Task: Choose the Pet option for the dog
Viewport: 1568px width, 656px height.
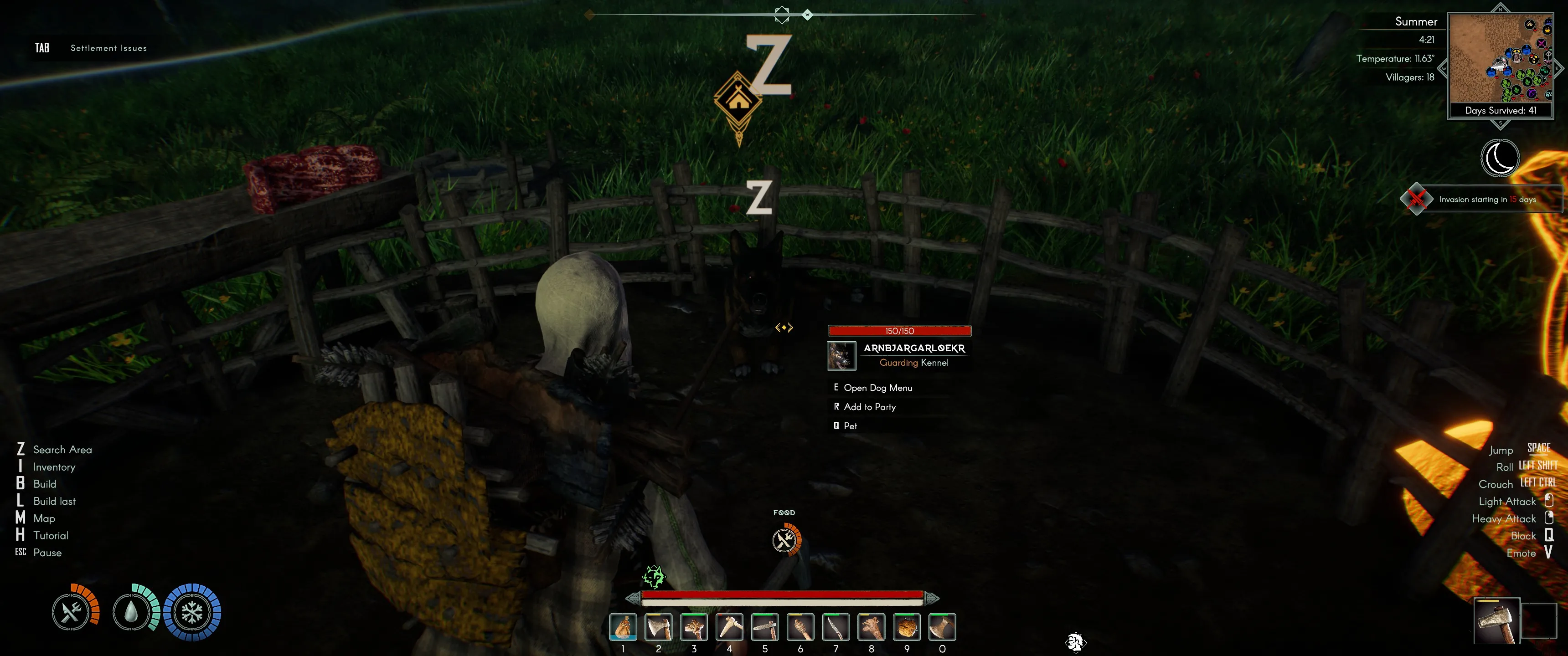Action: [850, 426]
